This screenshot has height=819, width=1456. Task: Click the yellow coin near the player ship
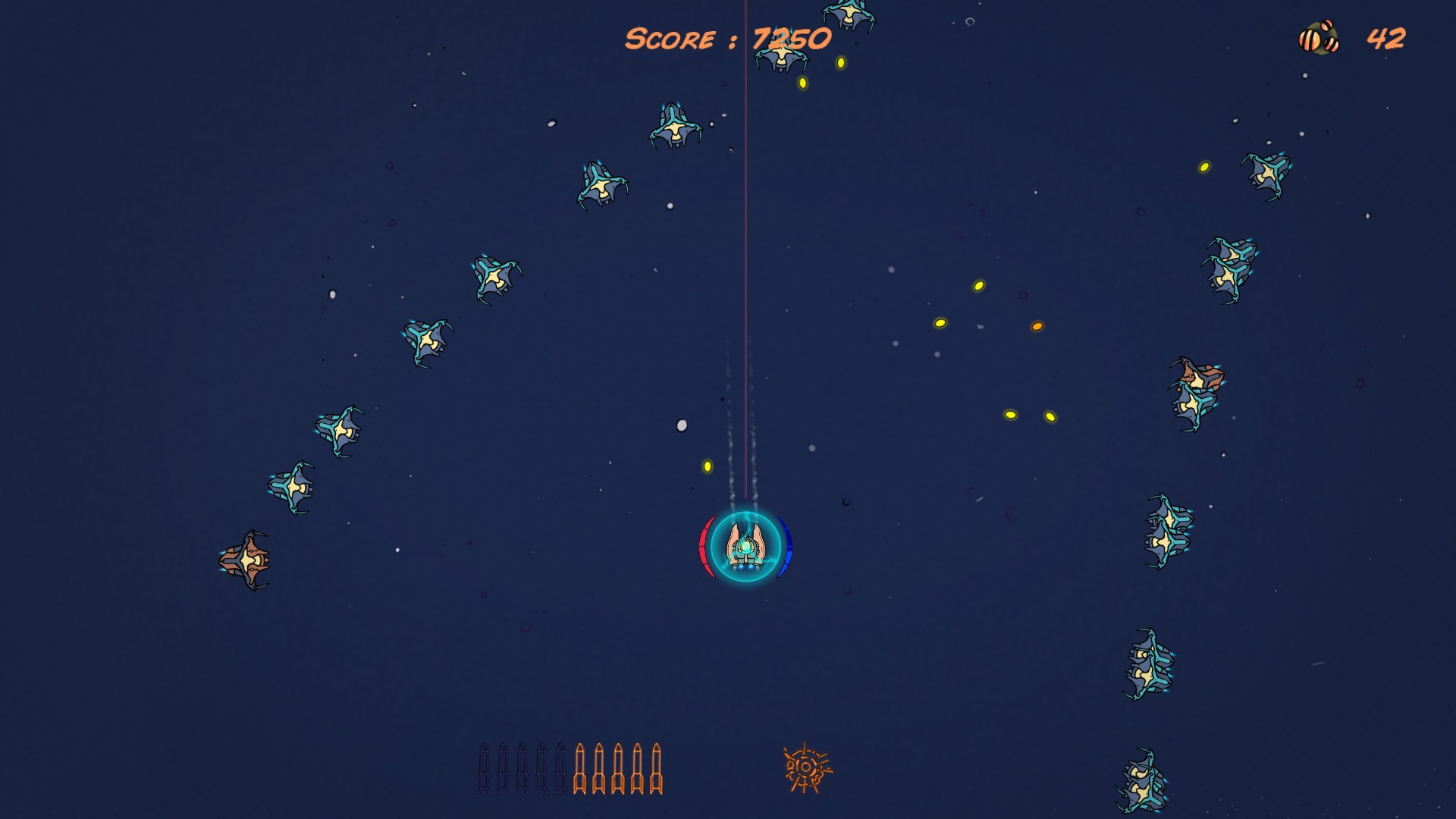pos(707,466)
